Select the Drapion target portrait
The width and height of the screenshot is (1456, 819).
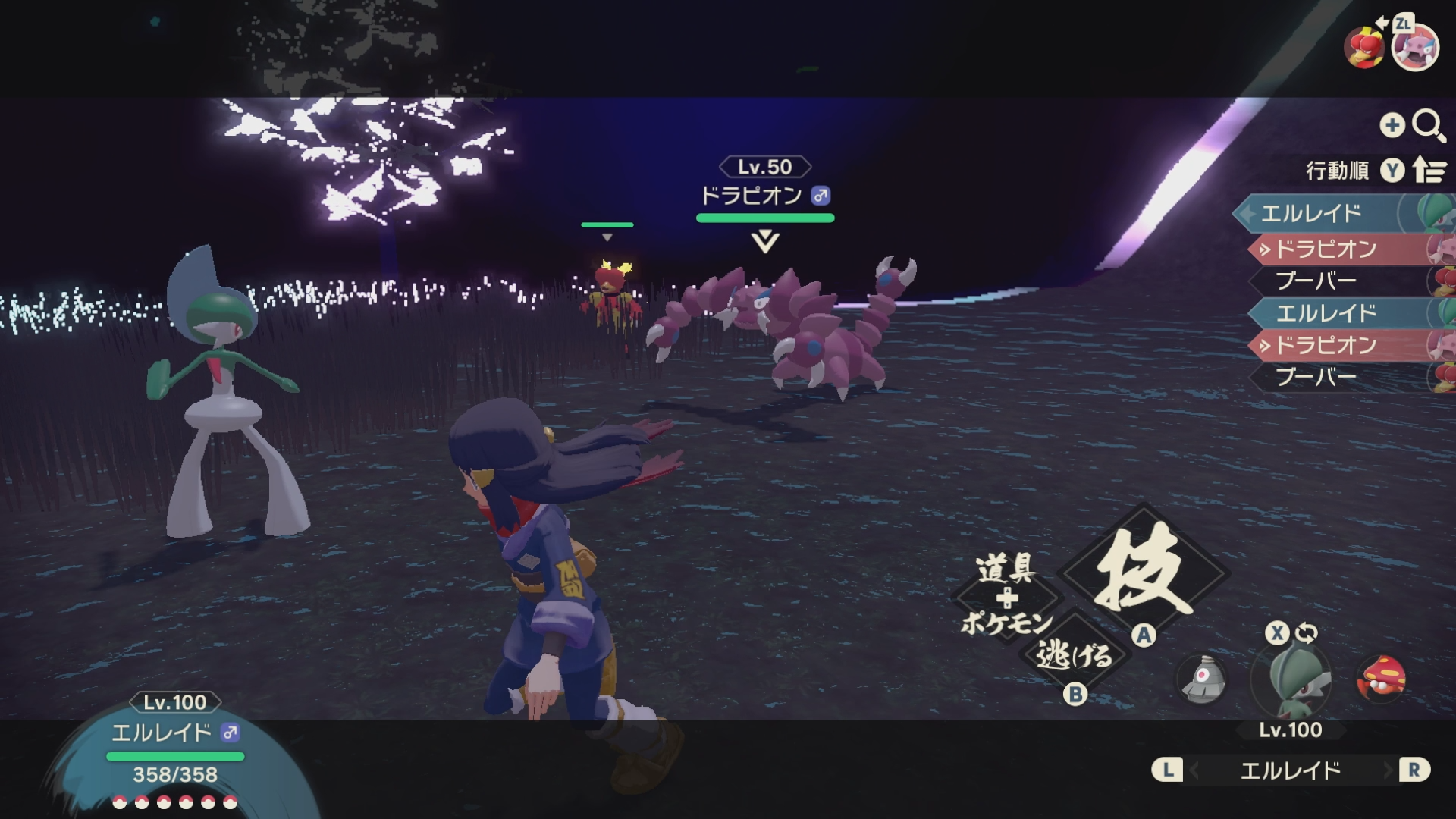pos(1415,49)
